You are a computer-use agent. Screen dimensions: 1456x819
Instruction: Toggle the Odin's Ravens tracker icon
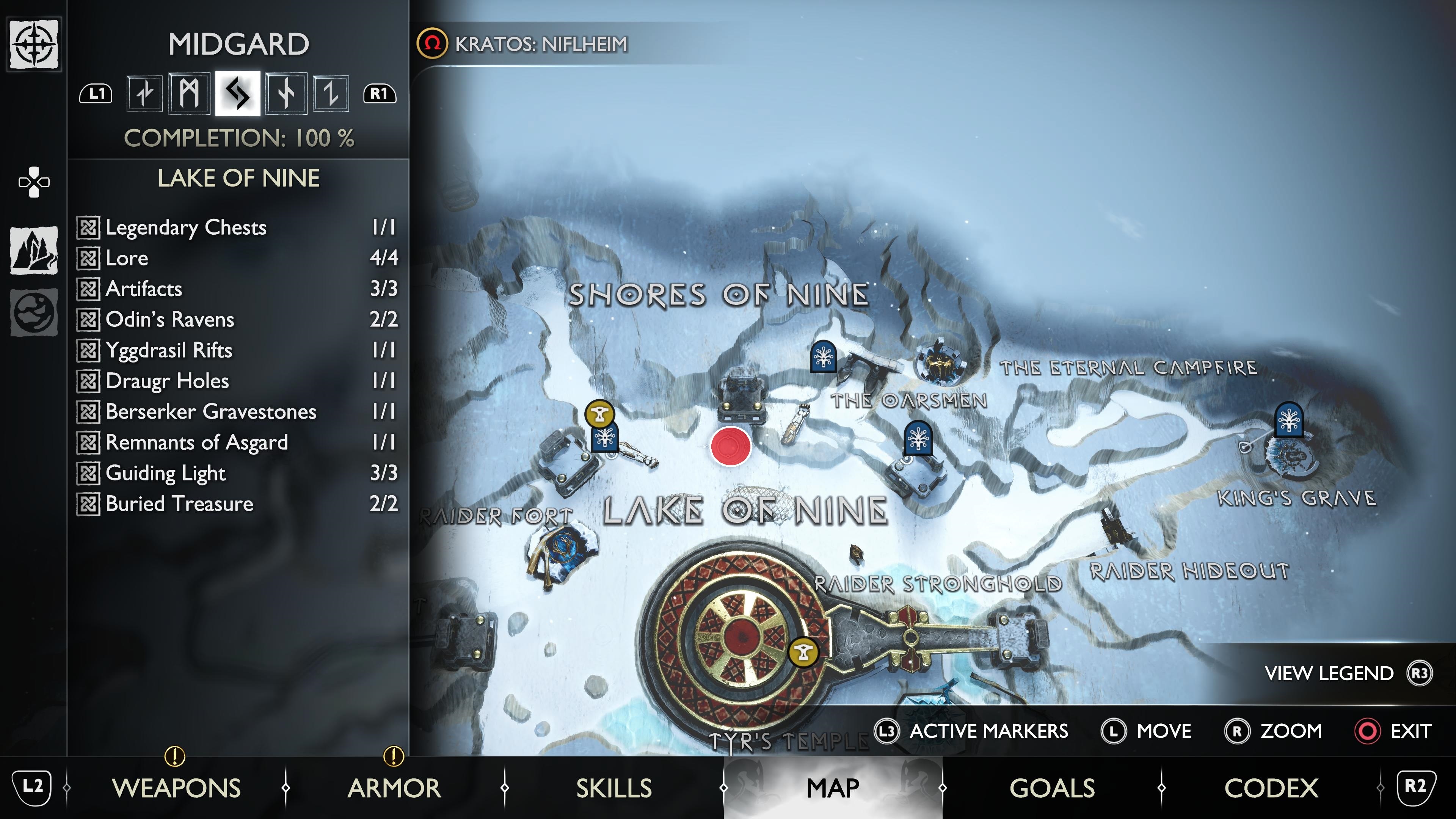[x=89, y=319]
